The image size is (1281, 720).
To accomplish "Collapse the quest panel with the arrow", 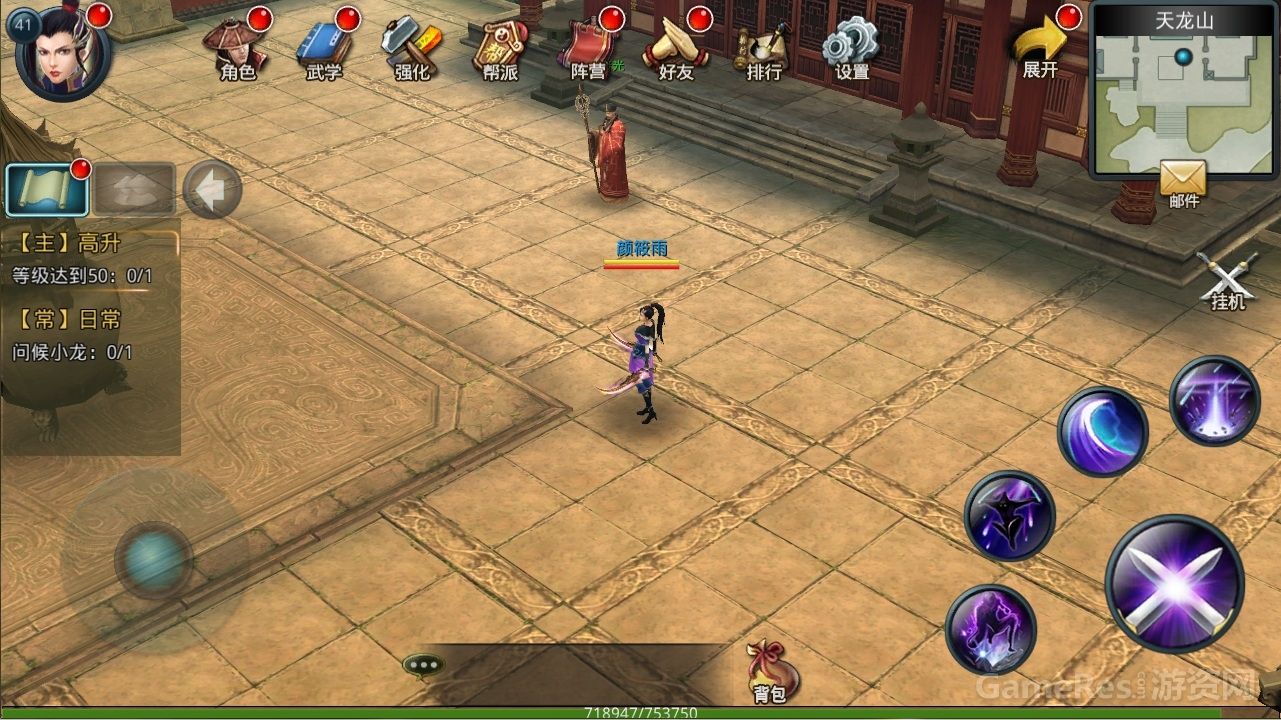I will pos(212,189).
